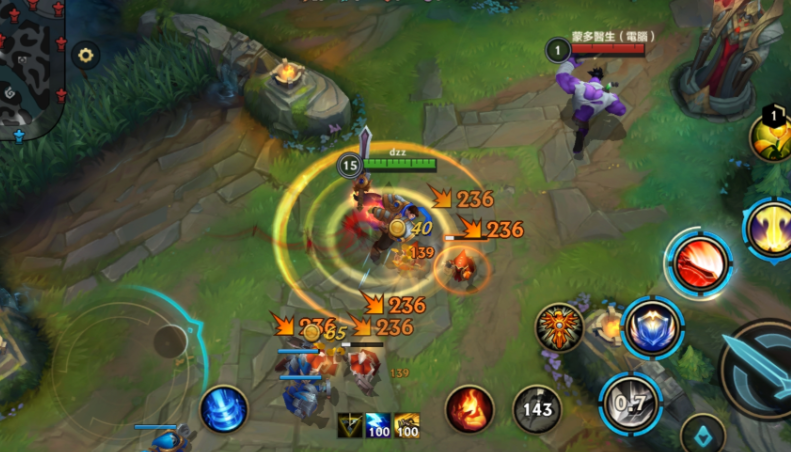
Task: Select the golden triangle buff icon
Action: (350, 425)
